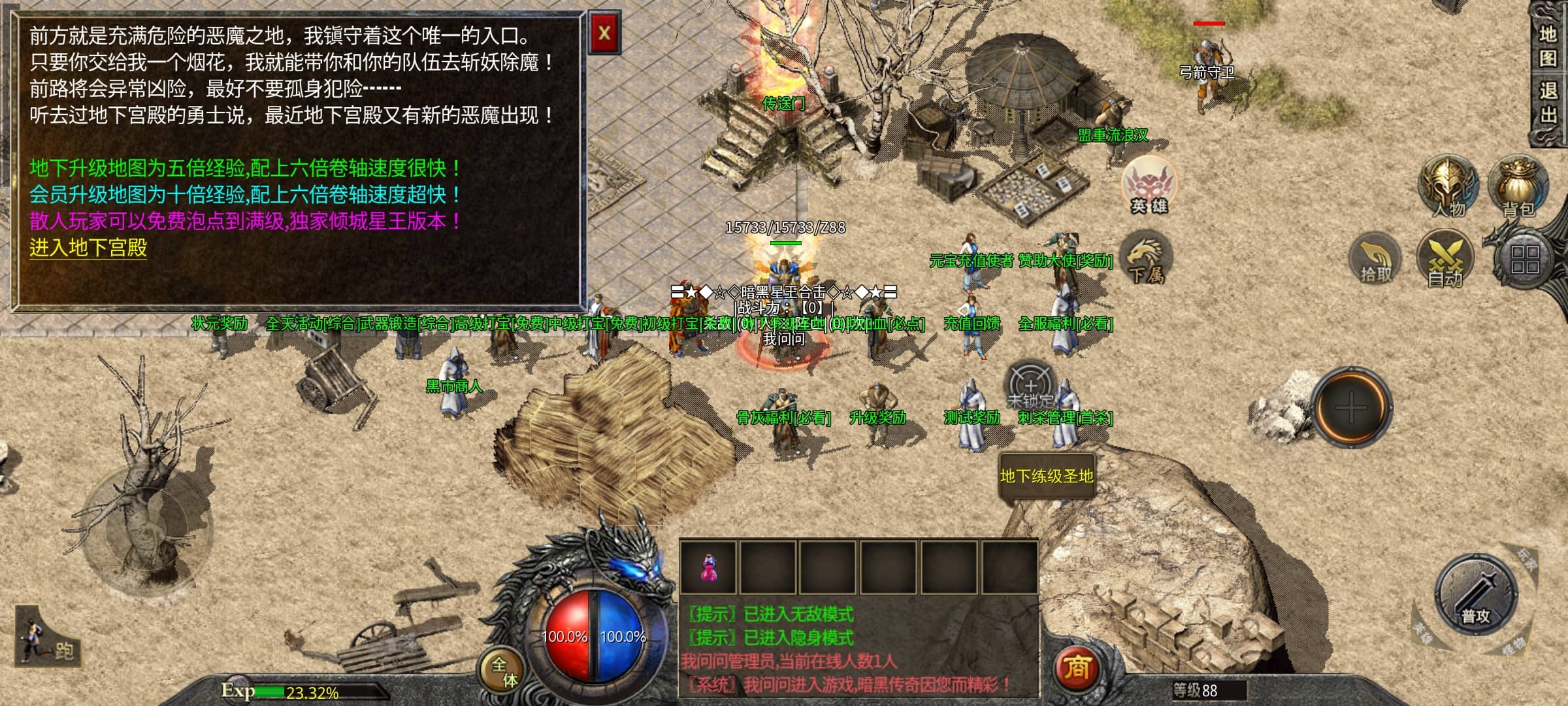Image resolution: width=1568 pixels, height=706 pixels.
Task: Select the pink potion hotbar slot
Action: tap(708, 567)
